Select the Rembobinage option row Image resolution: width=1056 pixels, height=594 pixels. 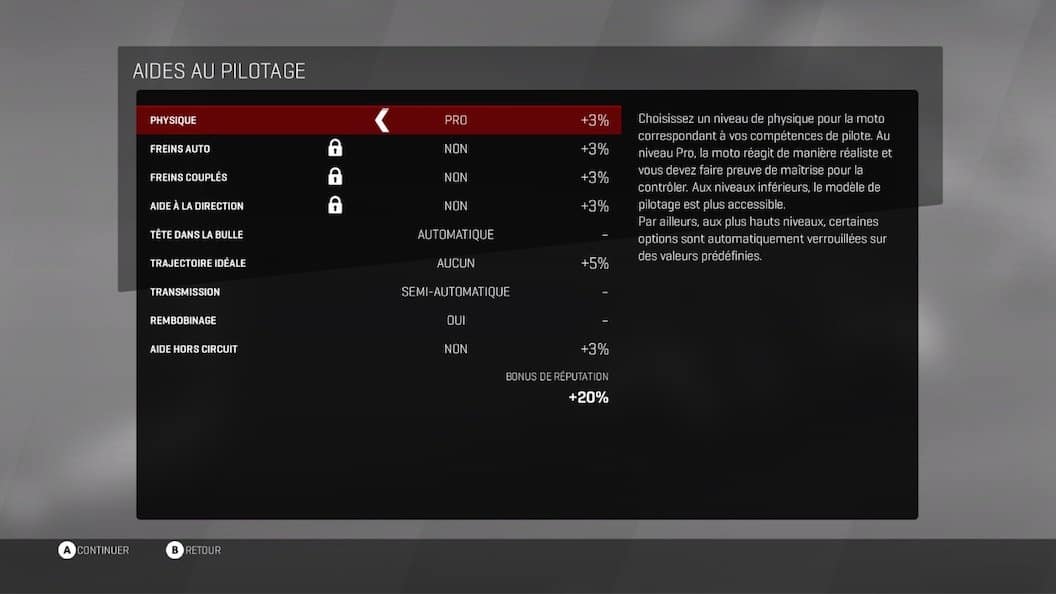point(378,321)
